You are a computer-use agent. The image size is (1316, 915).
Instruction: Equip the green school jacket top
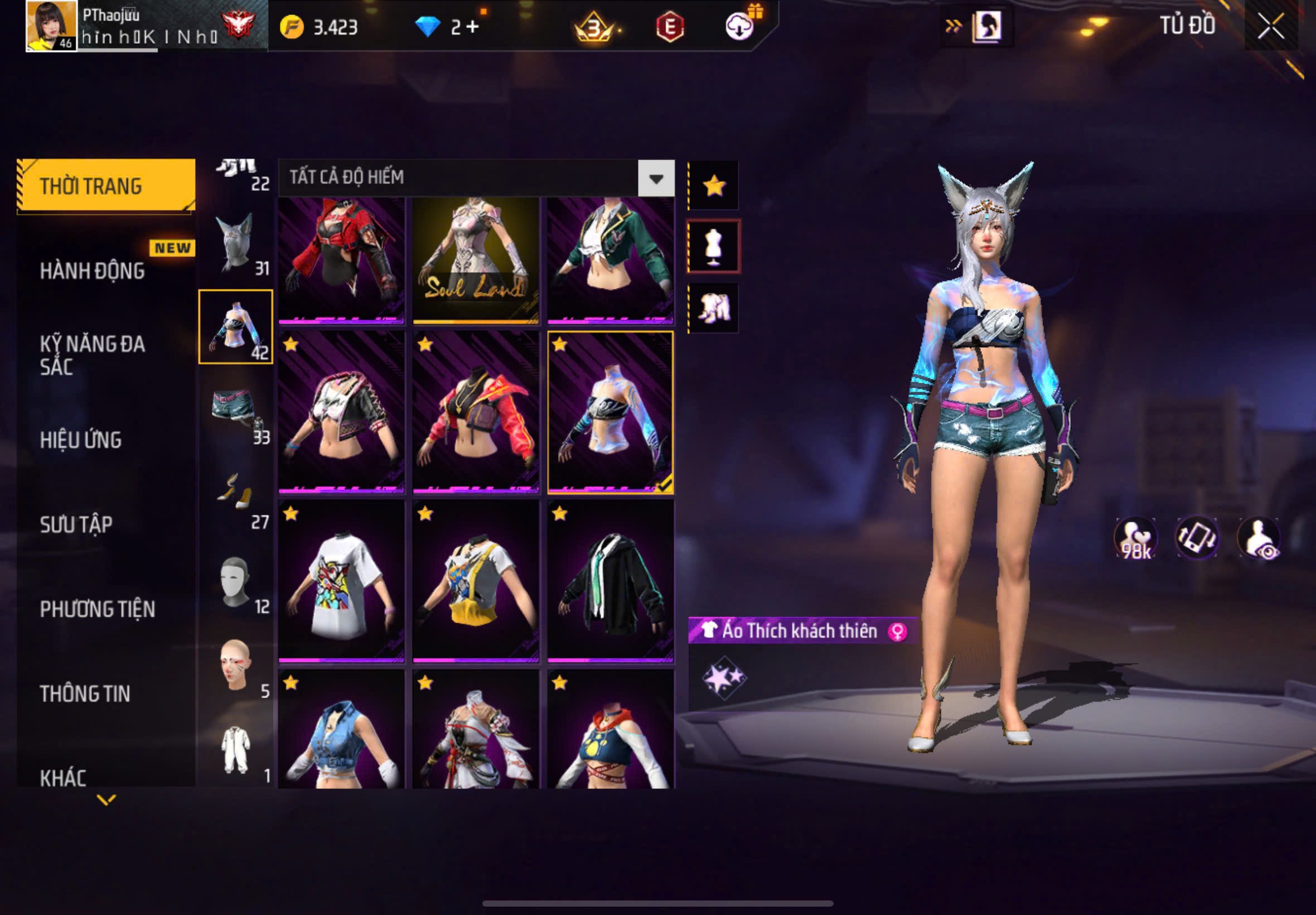[x=610, y=259]
